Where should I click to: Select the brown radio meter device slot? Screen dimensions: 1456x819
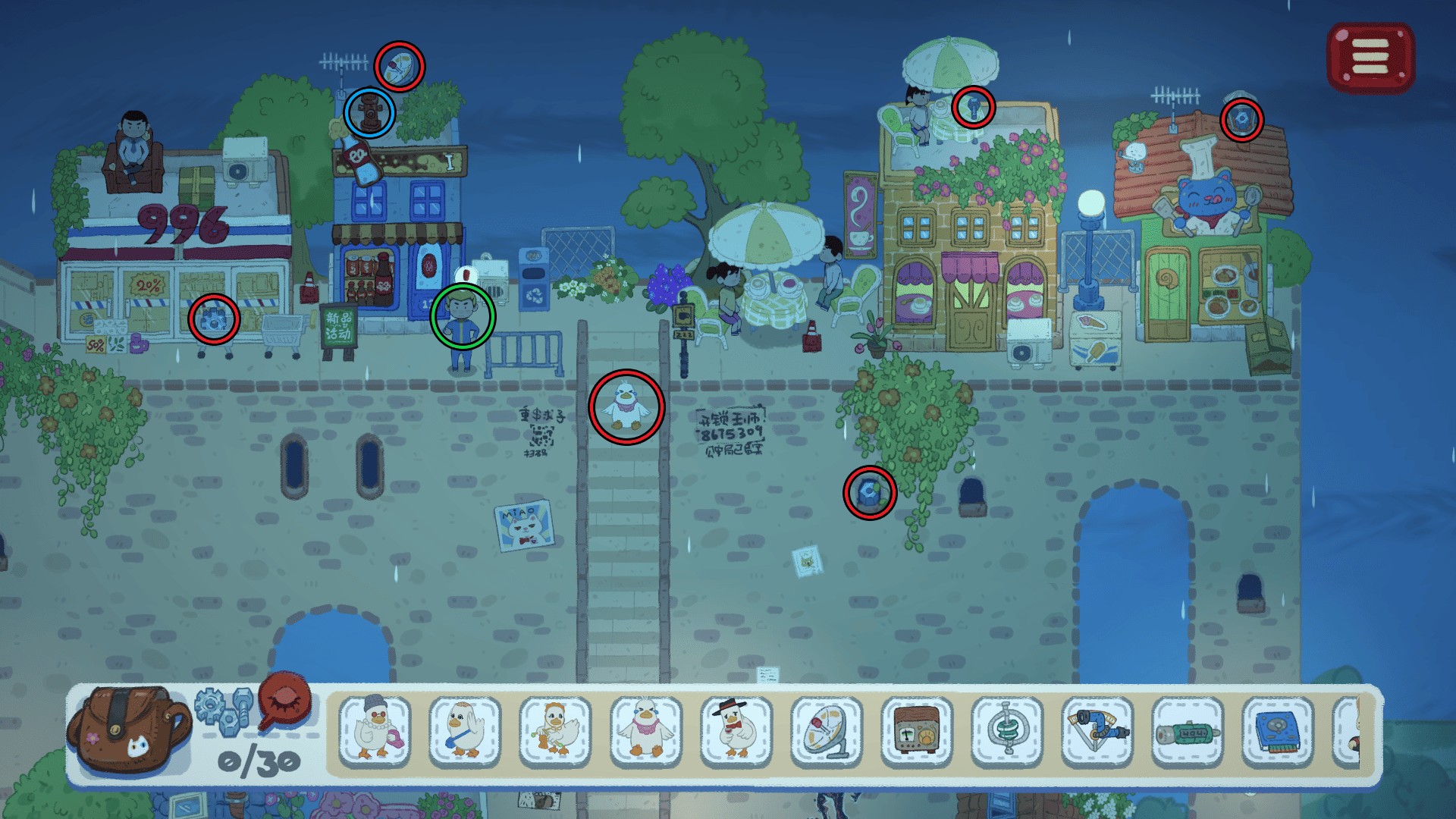(916, 730)
